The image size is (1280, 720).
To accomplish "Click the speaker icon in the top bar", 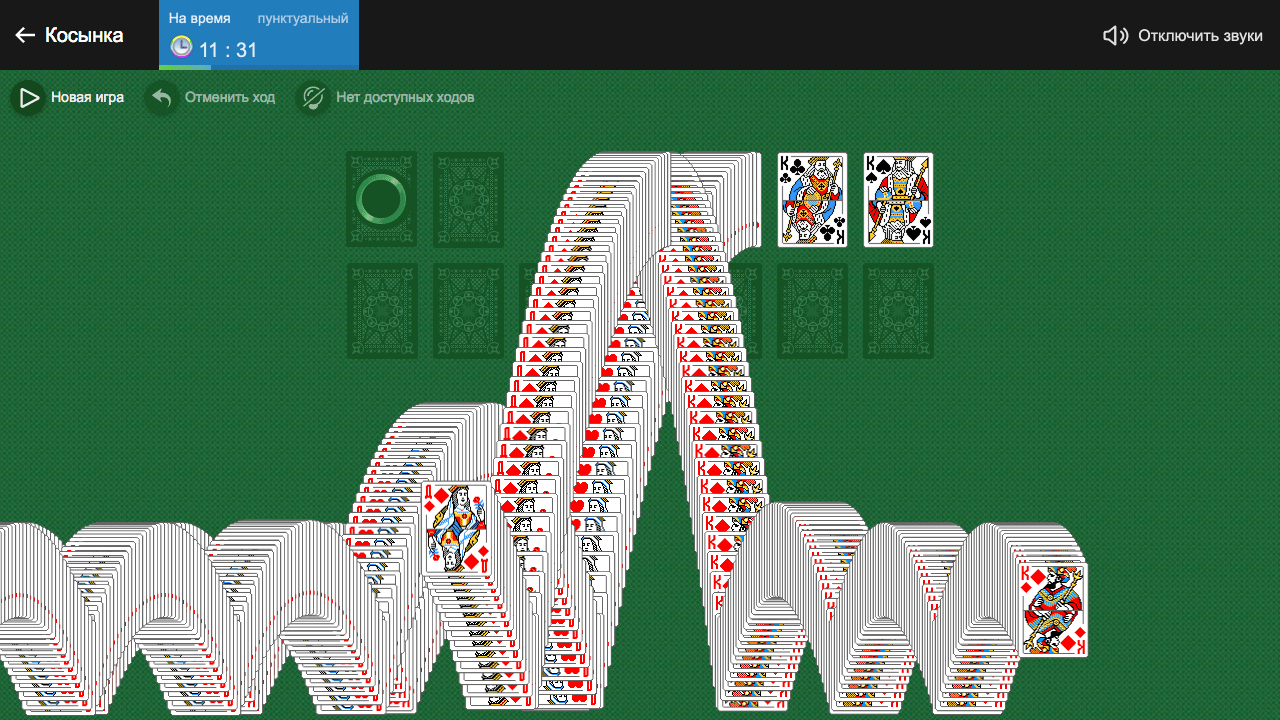I will click(1114, 34).
